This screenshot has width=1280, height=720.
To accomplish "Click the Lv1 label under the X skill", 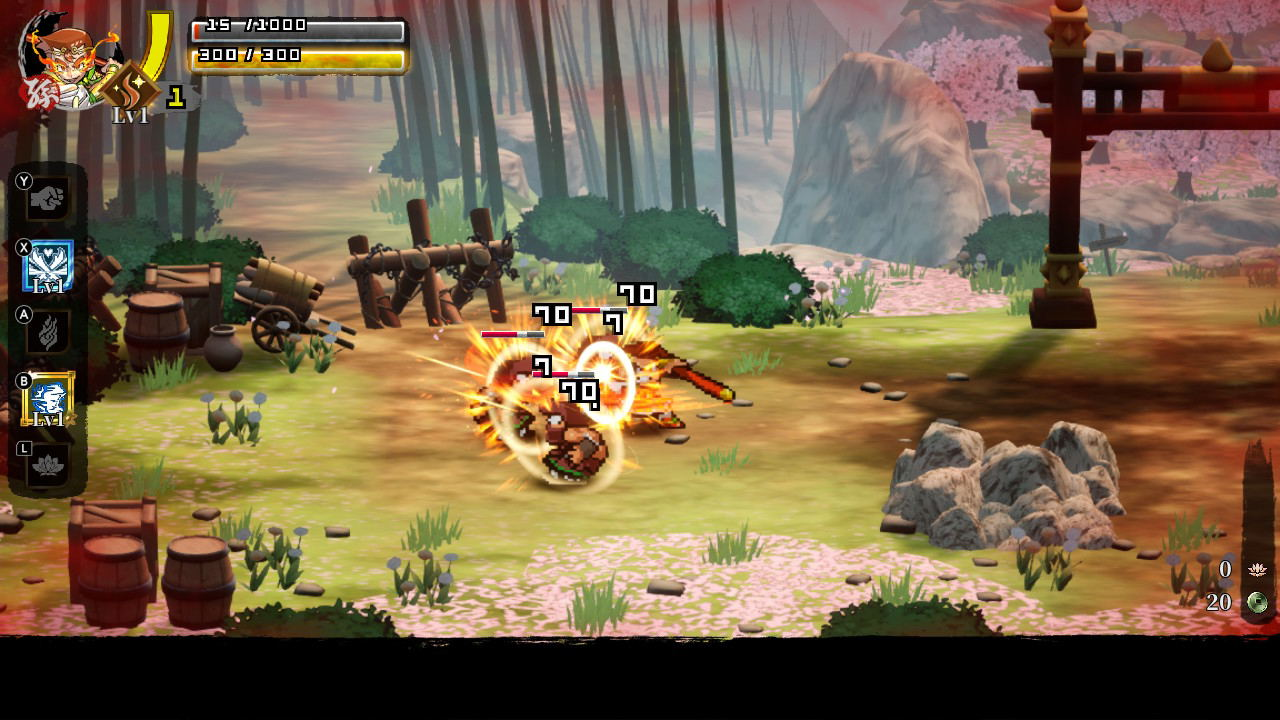I will coord(47,285).
